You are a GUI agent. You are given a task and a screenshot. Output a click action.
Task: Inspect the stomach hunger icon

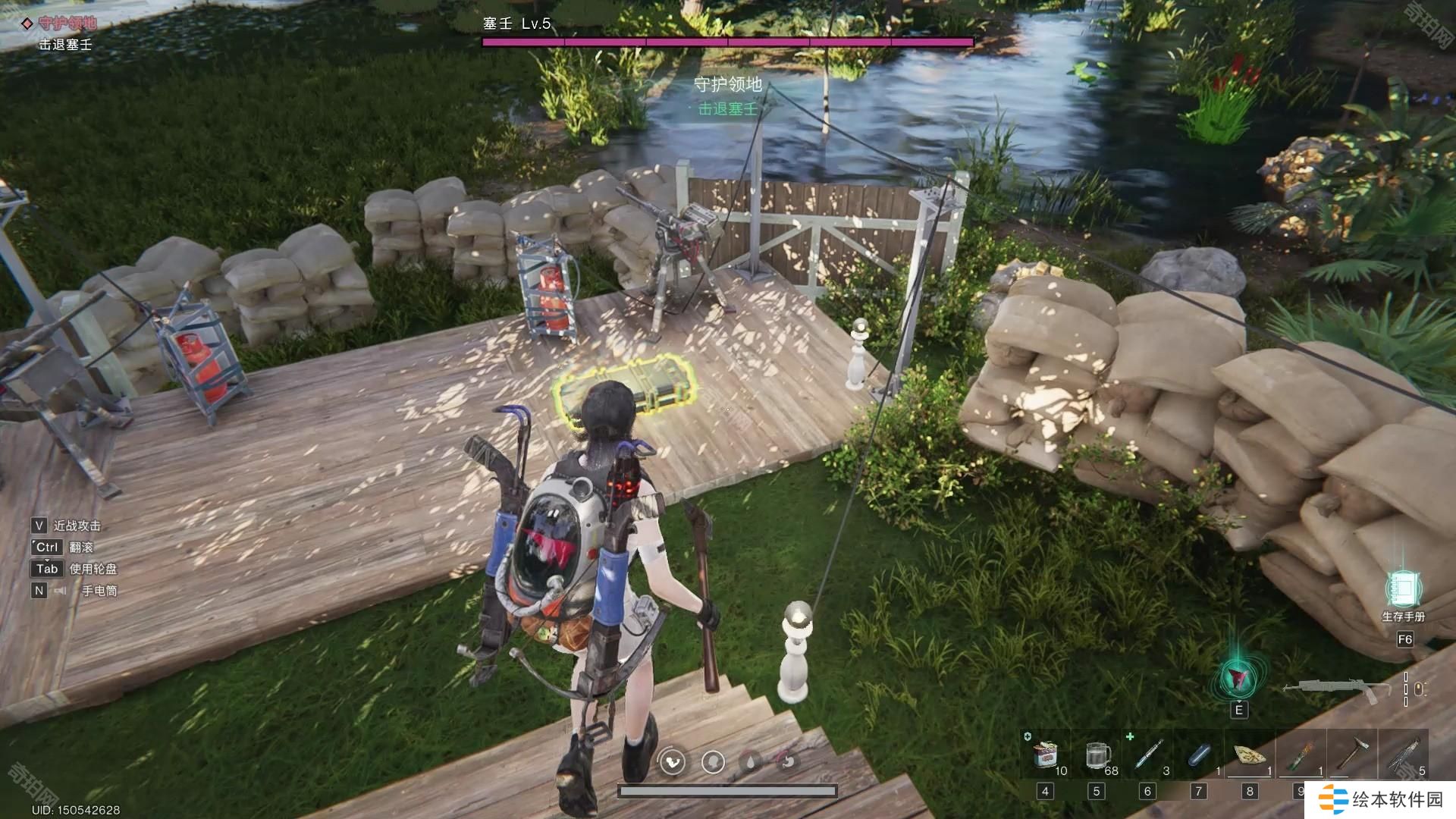pos(789,761)
